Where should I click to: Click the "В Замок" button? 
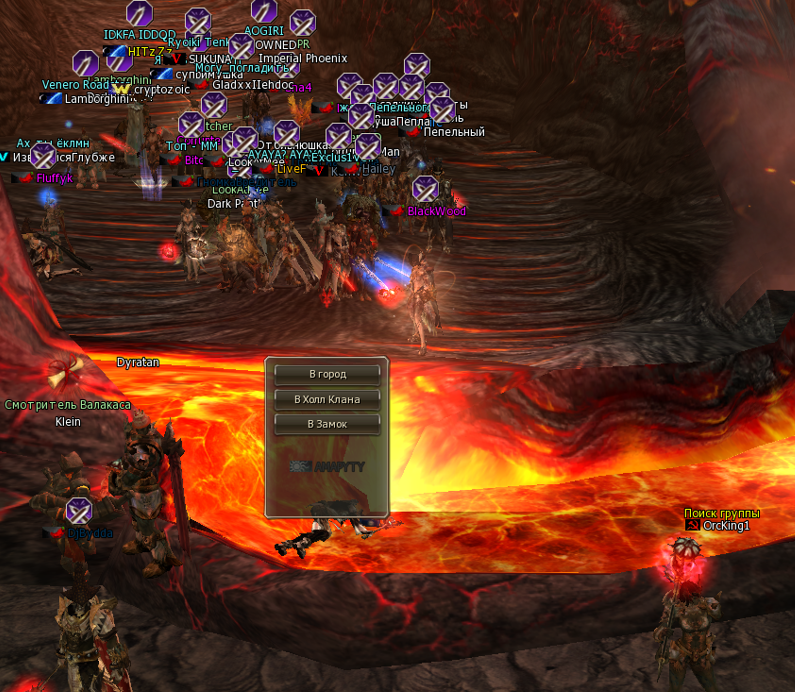point(327,424)
